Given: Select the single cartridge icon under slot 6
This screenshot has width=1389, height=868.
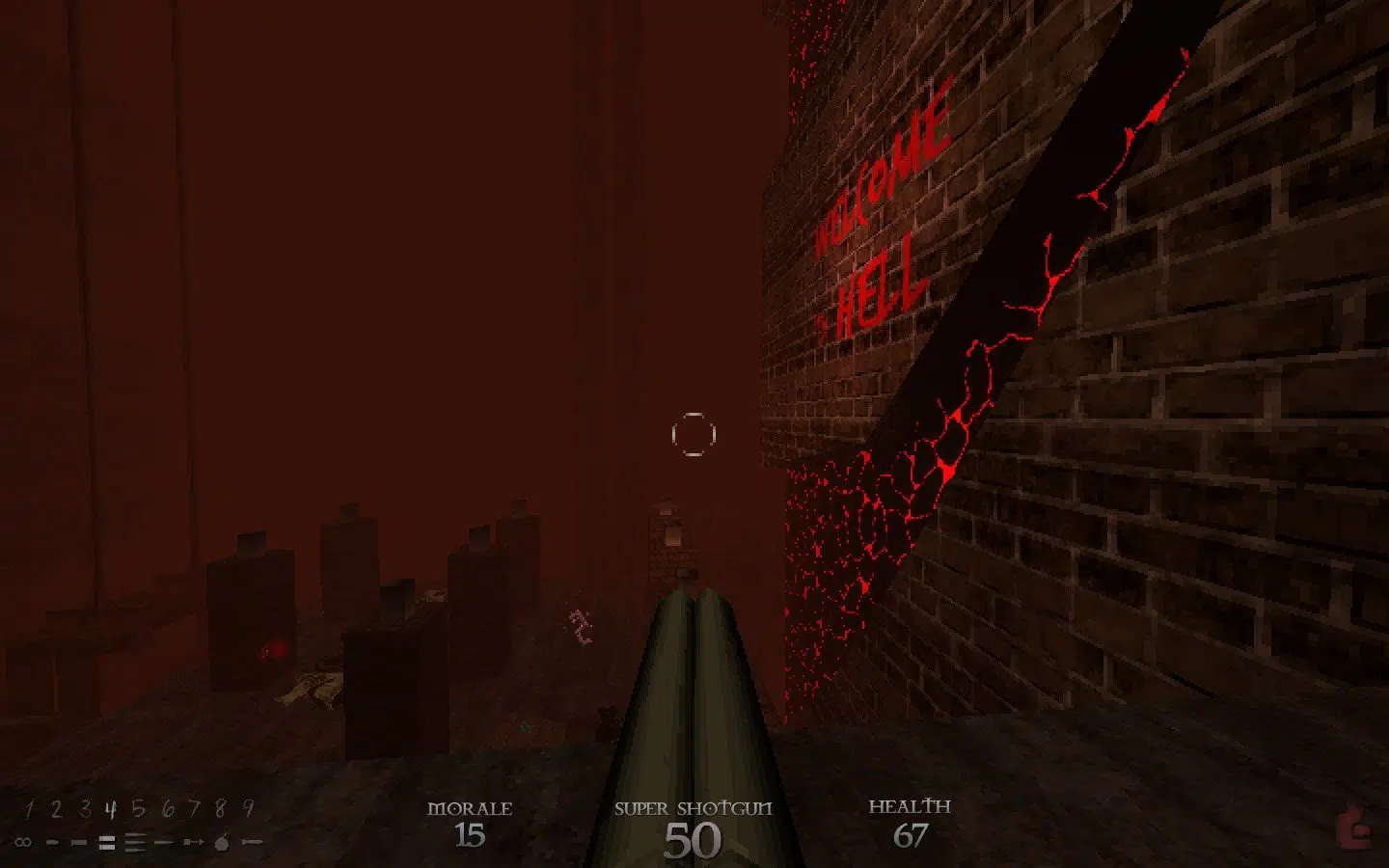Looking at the screenshot, I should point(163,841).
